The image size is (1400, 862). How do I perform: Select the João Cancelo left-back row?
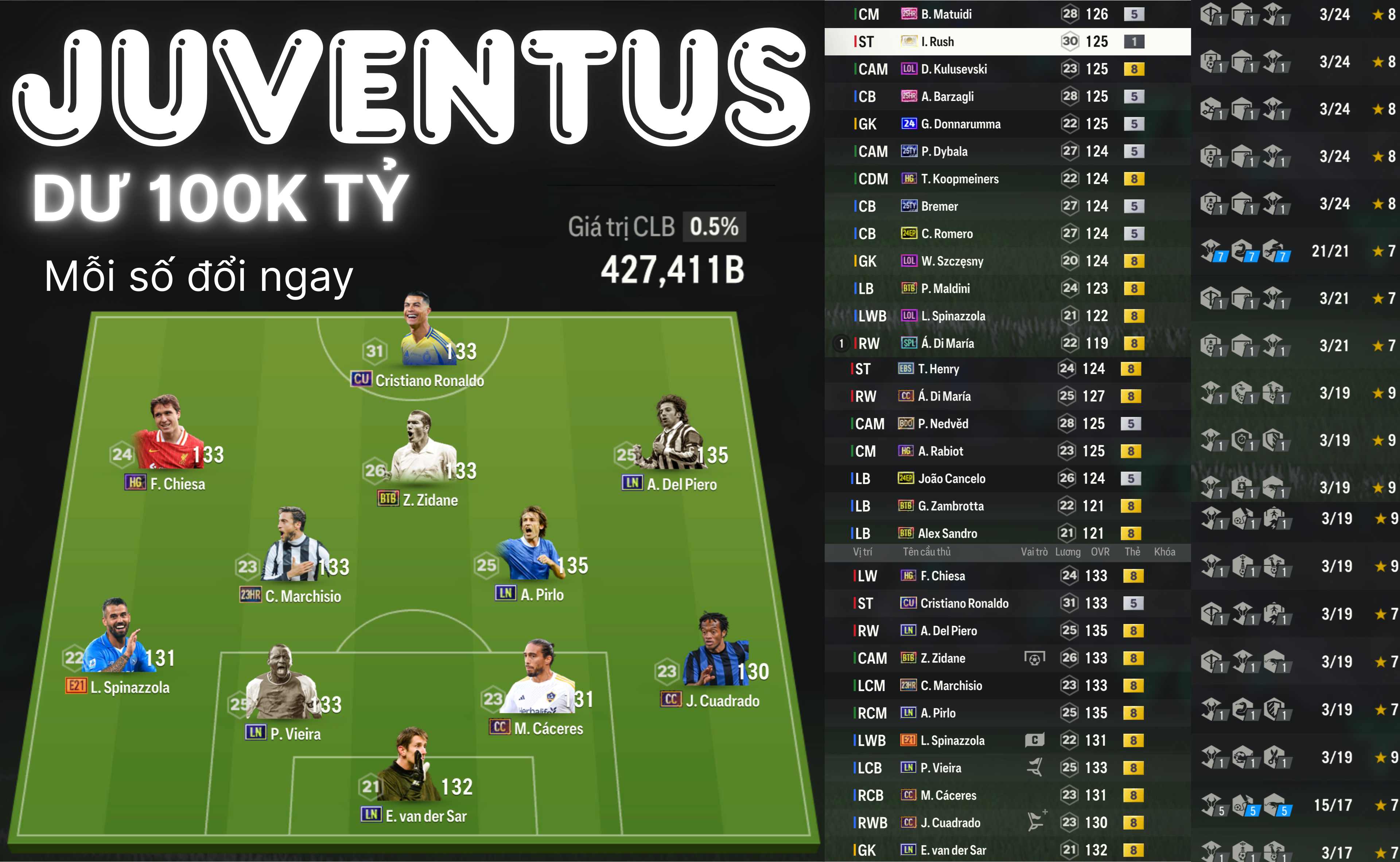pos(1007,478)
